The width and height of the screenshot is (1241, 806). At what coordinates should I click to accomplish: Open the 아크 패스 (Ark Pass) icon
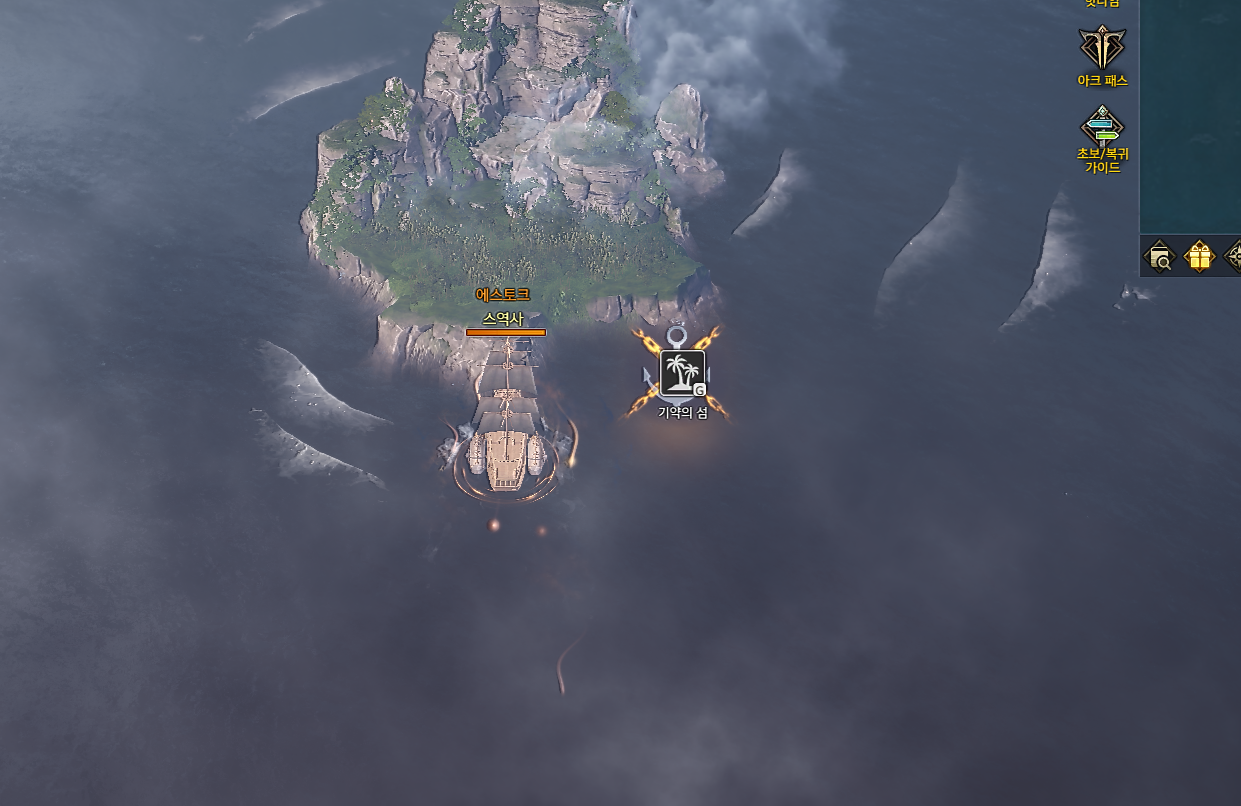coord(1102,48)
